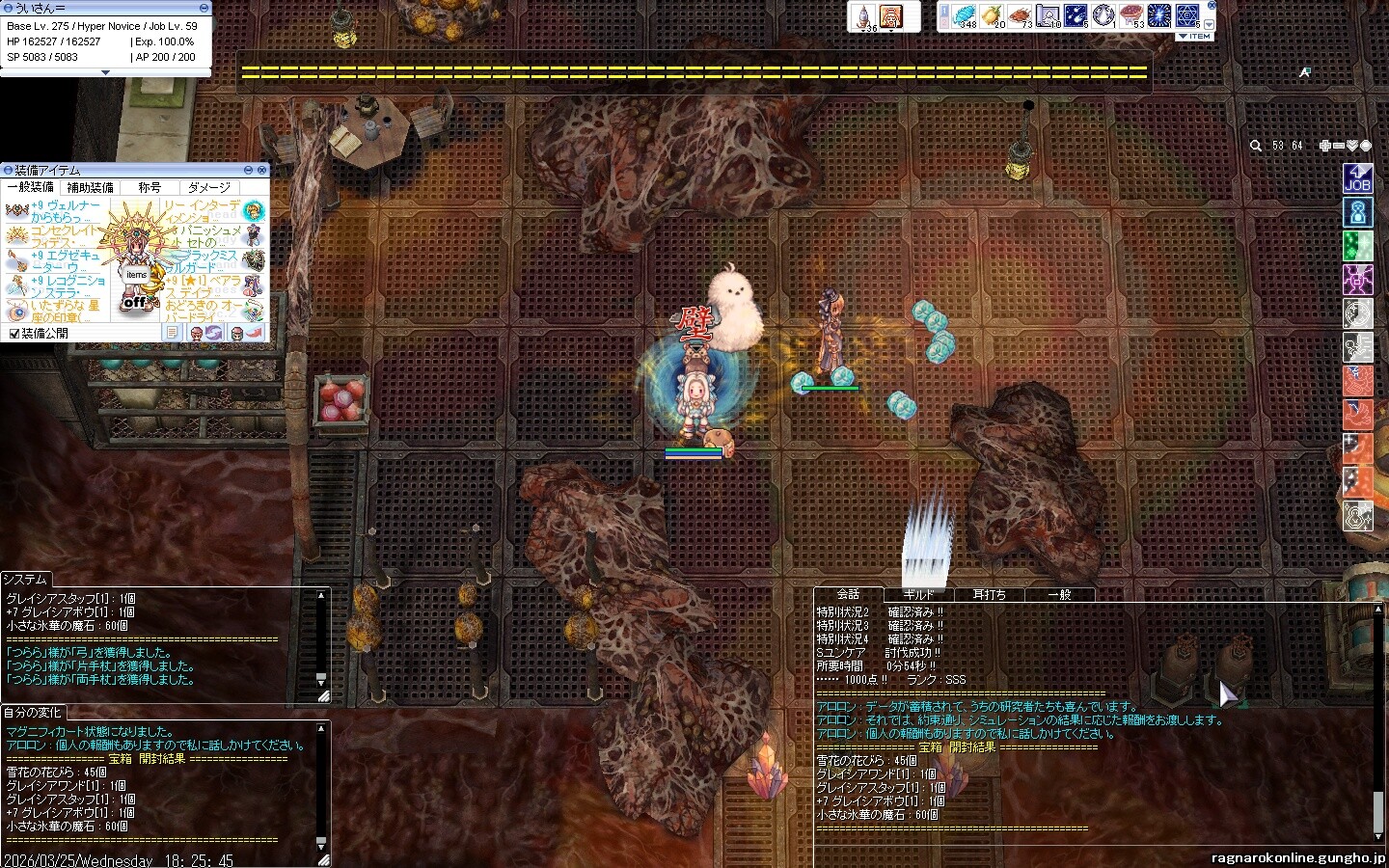
Task: Switch chat to the ギルド tab
Action: (918, 595)
